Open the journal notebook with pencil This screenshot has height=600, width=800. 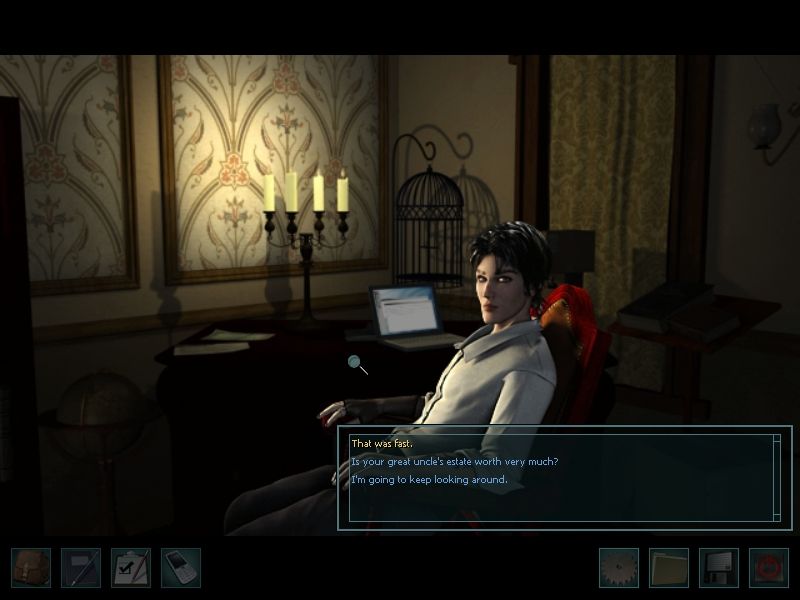(x=81, y=567)
